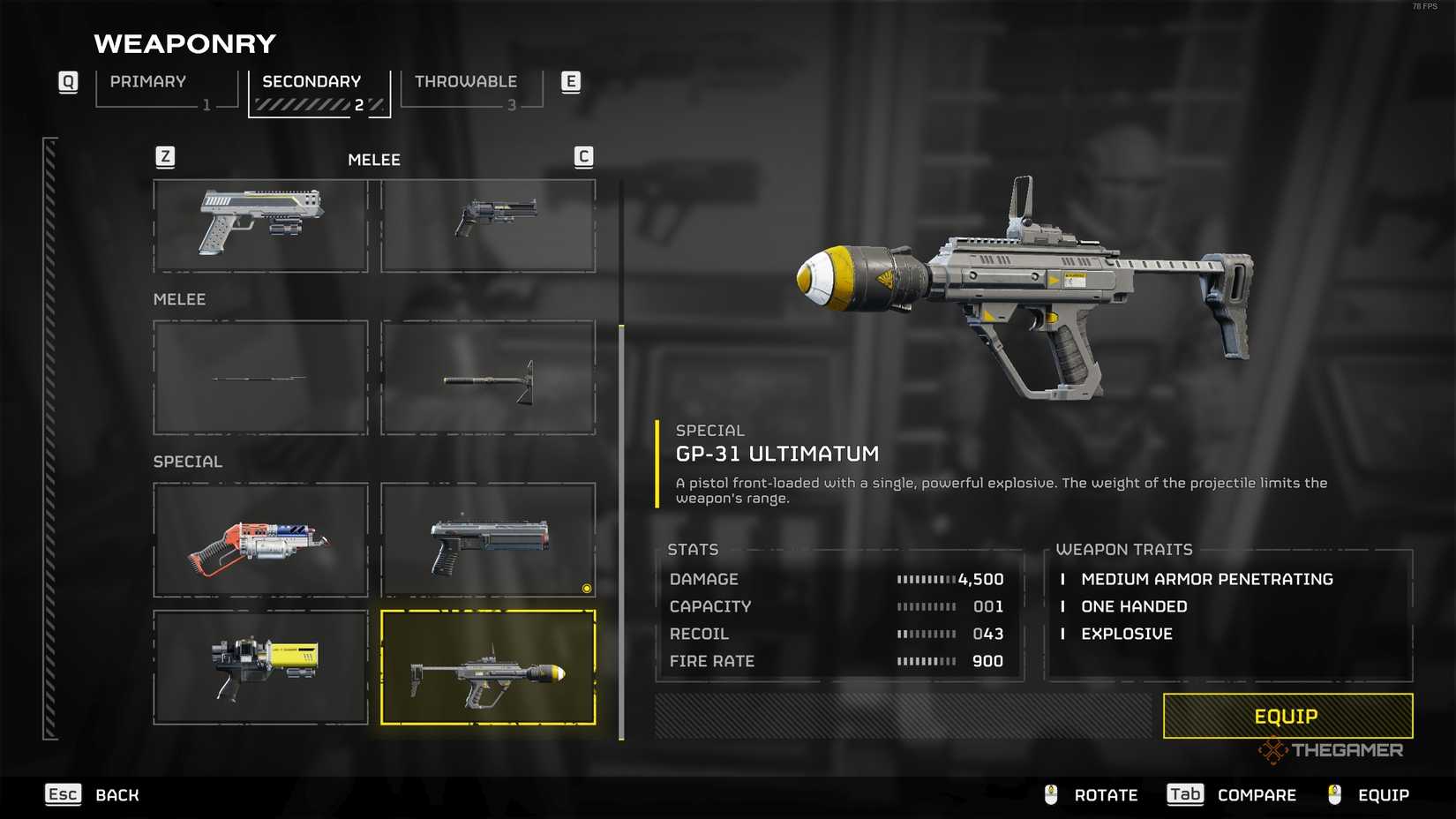Select the silver and yellow pistol slot
Screen dimensions: 1456x819
[x=260, y=226]
